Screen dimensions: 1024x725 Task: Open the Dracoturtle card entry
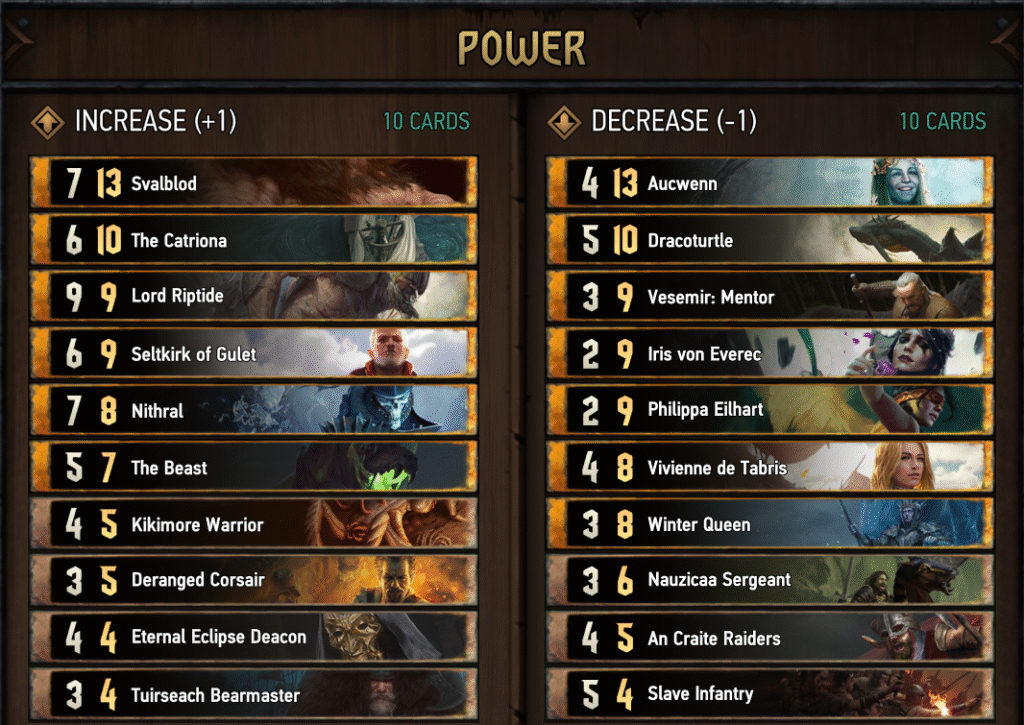(770, 240)
